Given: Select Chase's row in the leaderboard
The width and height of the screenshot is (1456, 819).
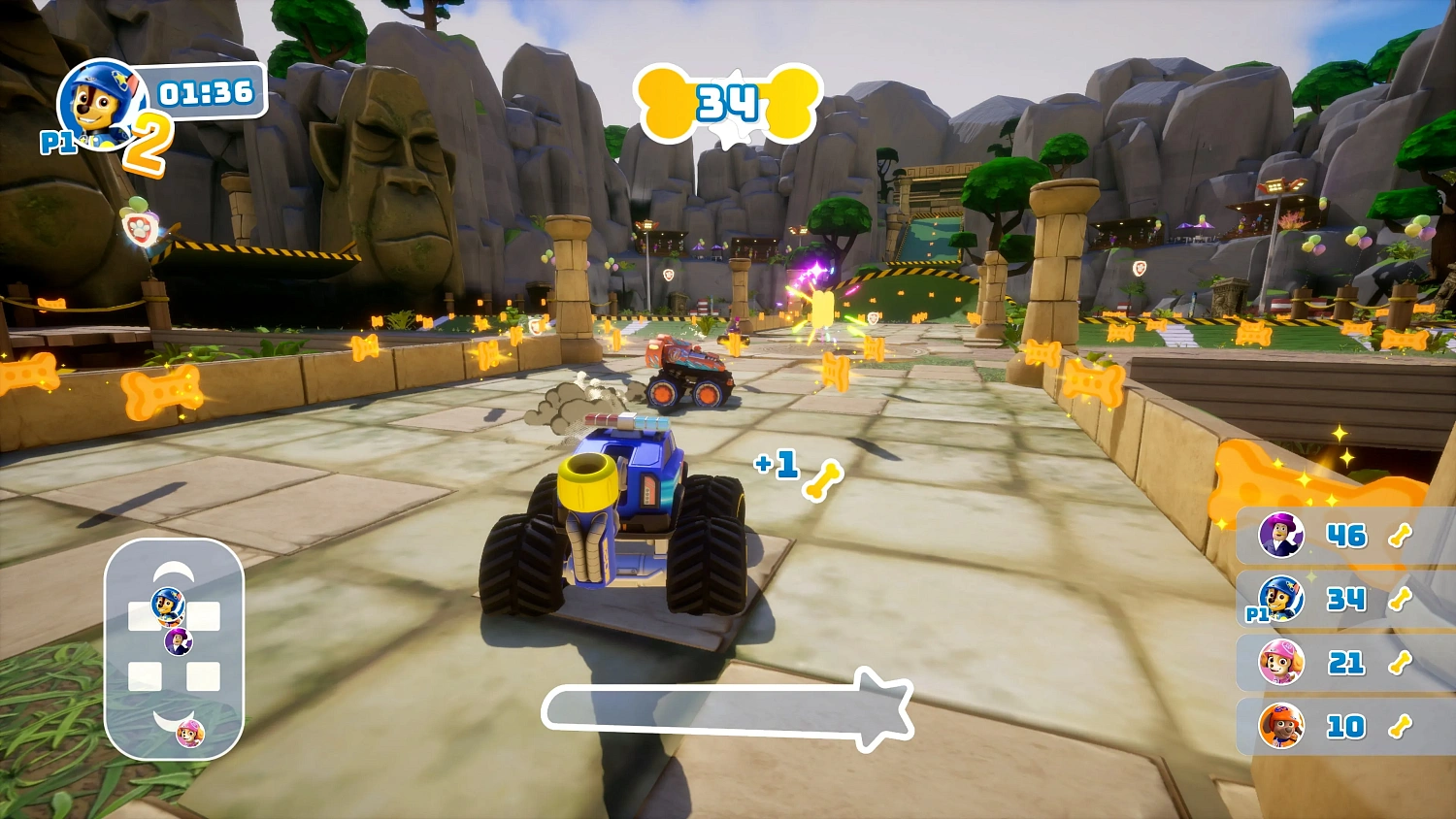Looking at the screenshot, I should click(x=1340, y=601).
